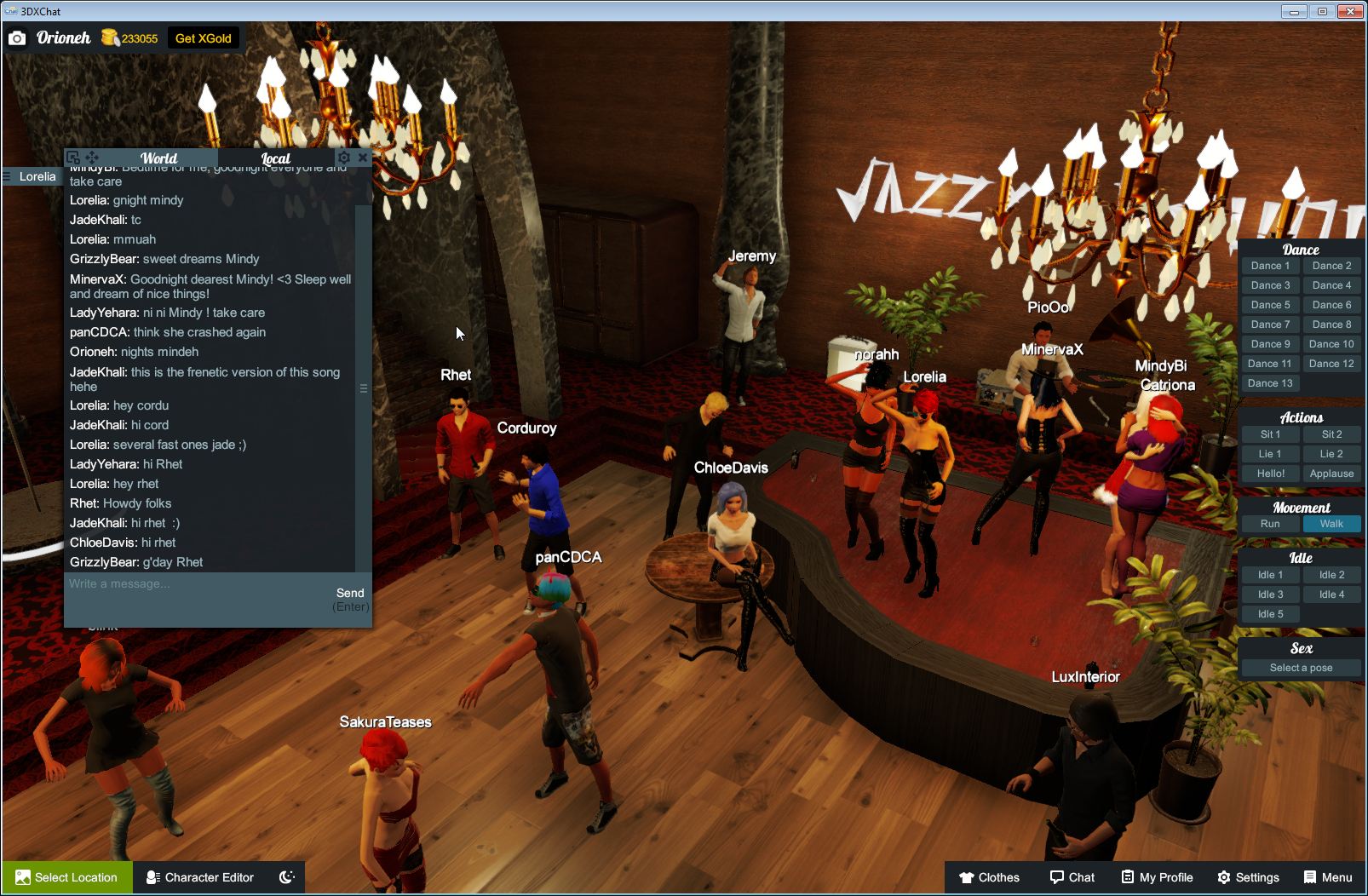The image size is (1368, 896).
Task: Open My Profile using the clipboard icon
Action: 1156,876
